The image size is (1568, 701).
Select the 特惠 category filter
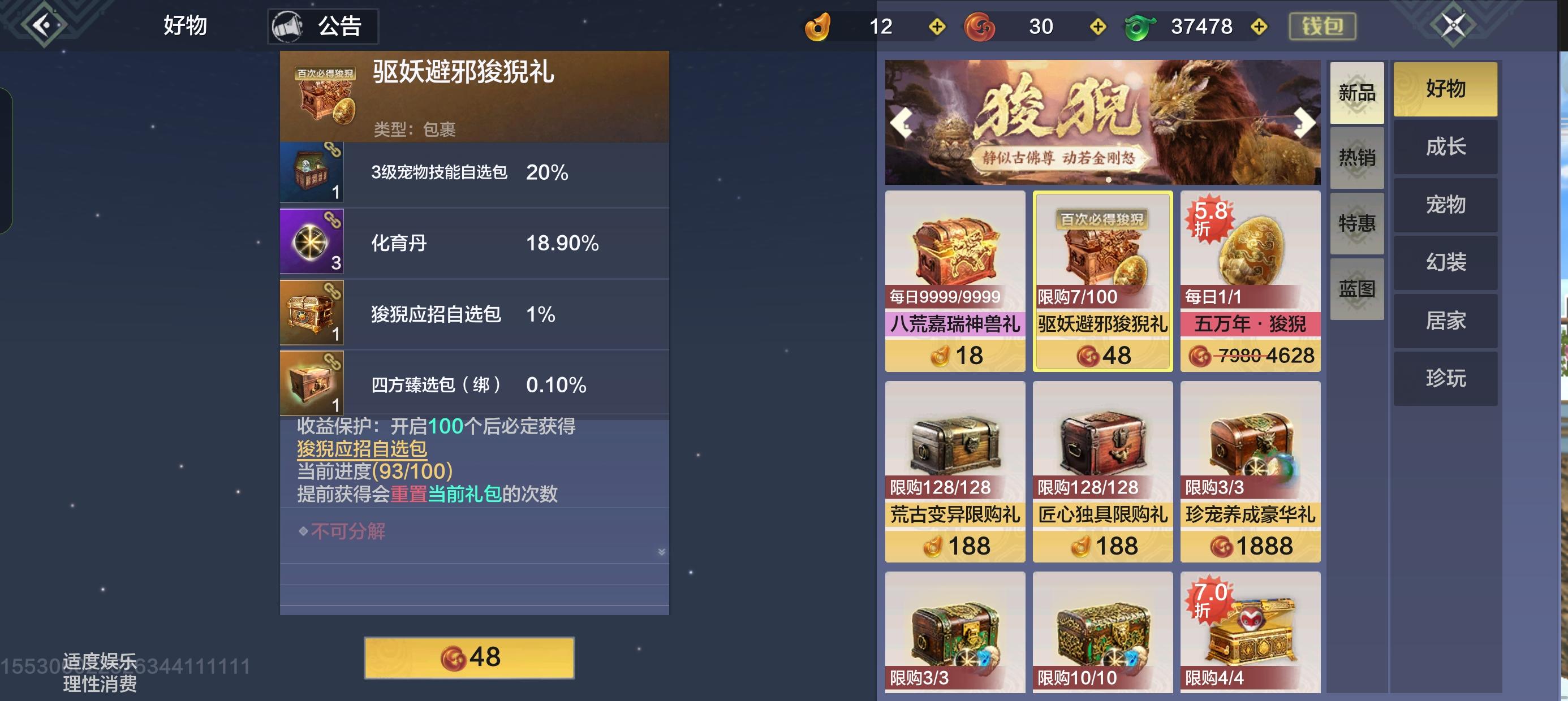point(1357,224)
